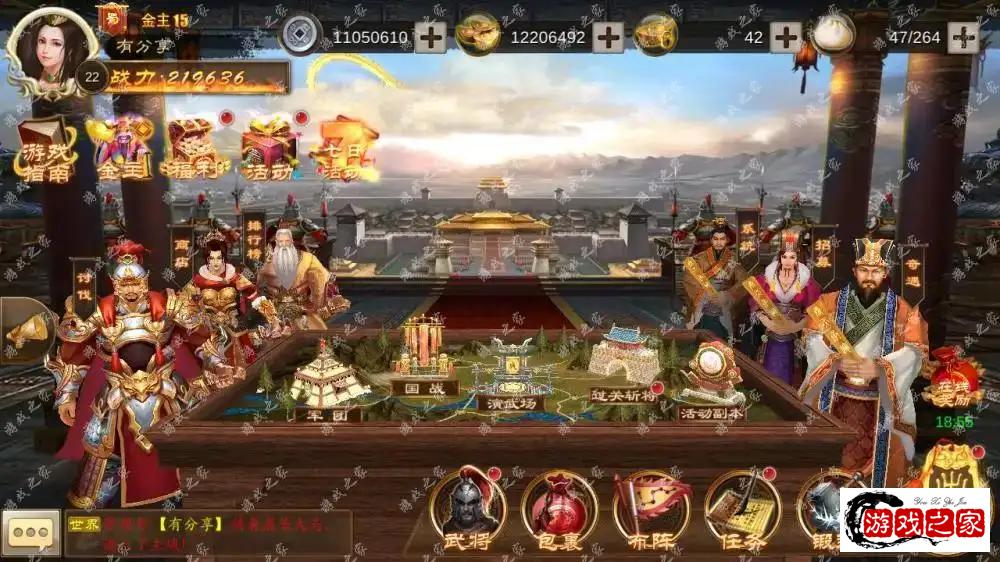
Task: Show the 七日活动 seven-day event
Action: point(343,150)
